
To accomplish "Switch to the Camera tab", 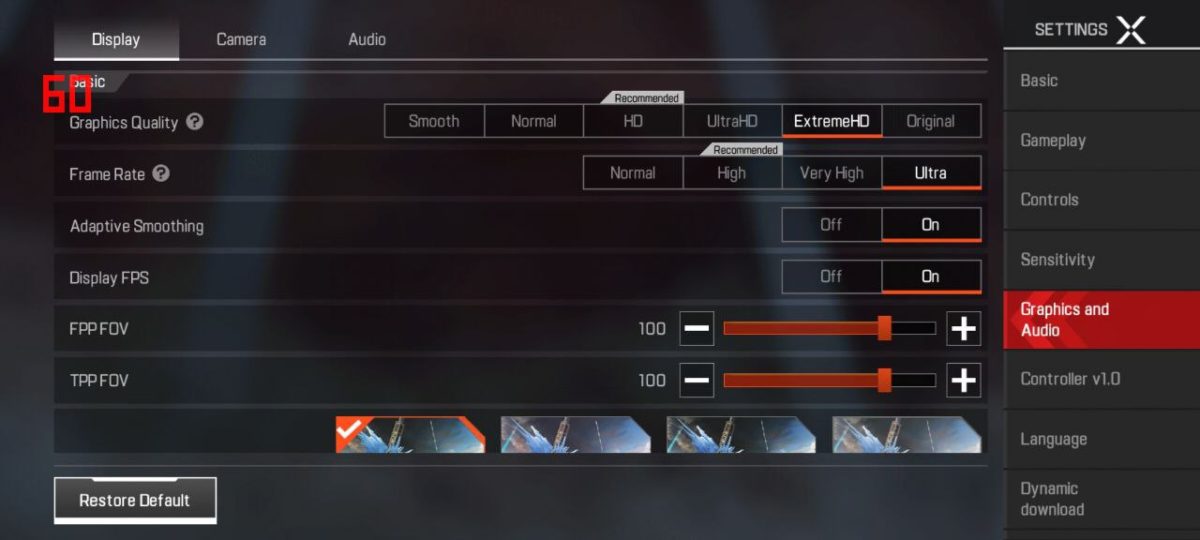I will (x=241, y=40).
